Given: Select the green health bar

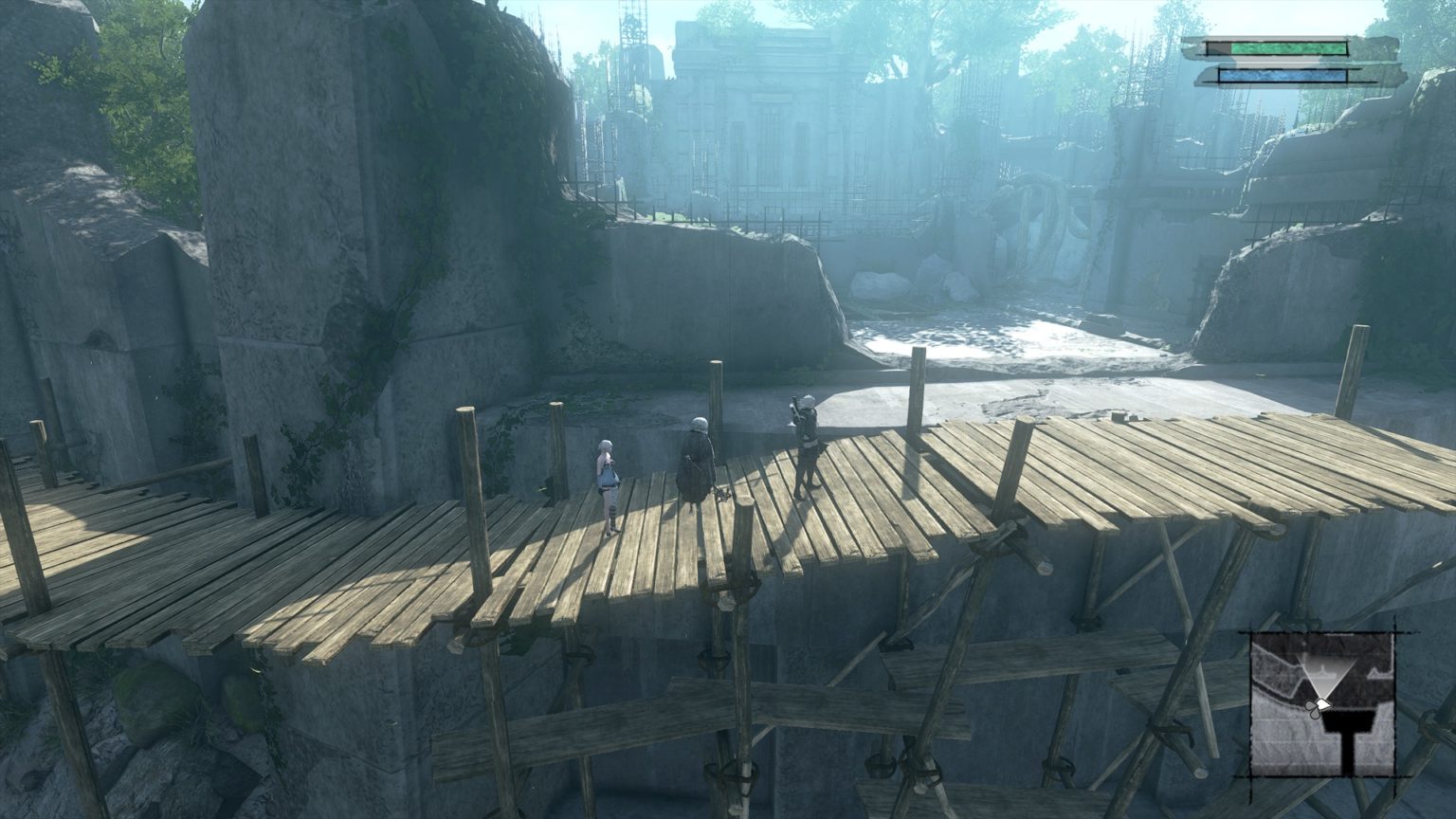Looking at the screenshot, I should pyautogui.click(x=1289, y=48).
